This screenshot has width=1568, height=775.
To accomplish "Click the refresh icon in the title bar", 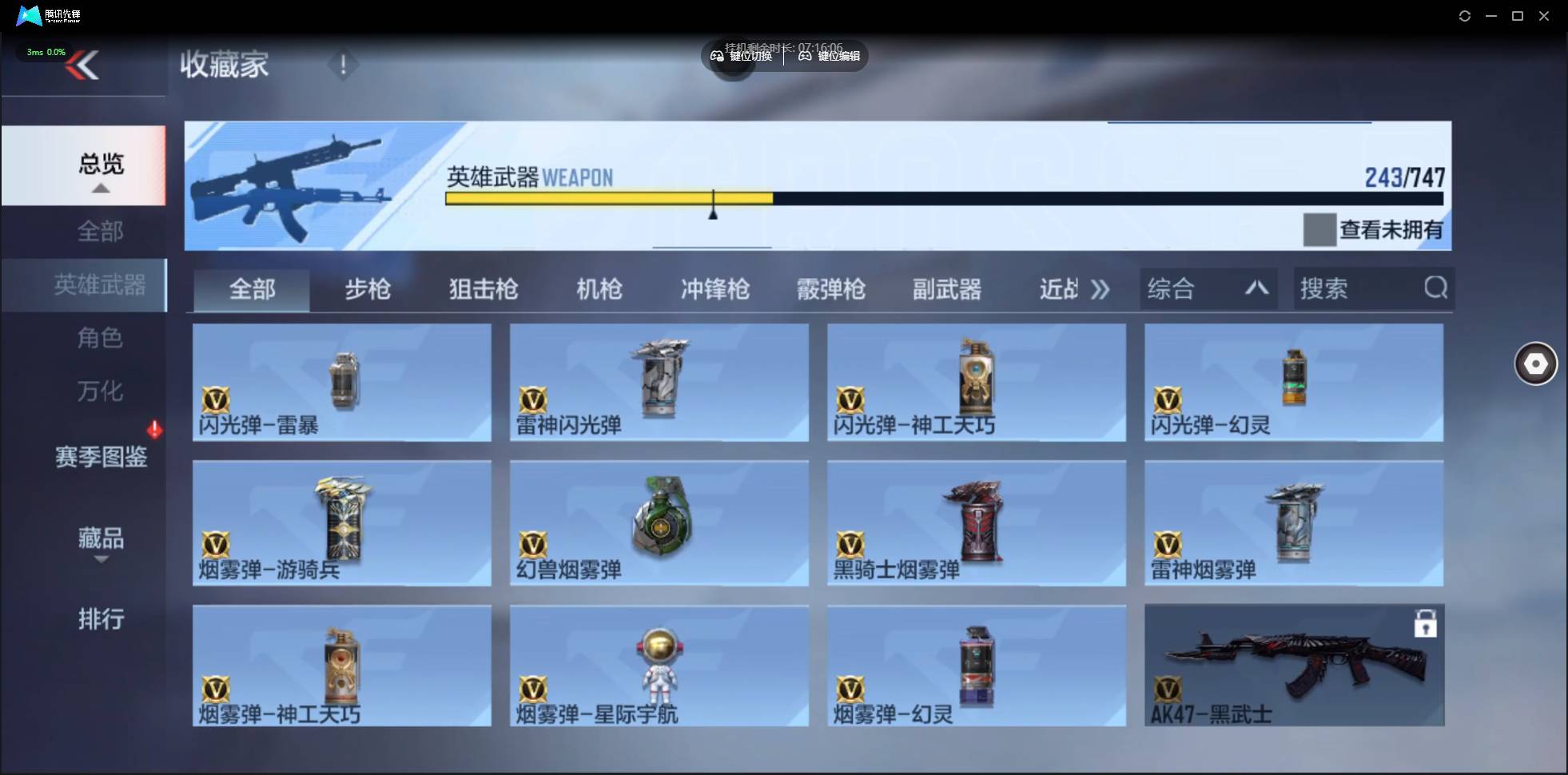I will [x=1465, y=15].
